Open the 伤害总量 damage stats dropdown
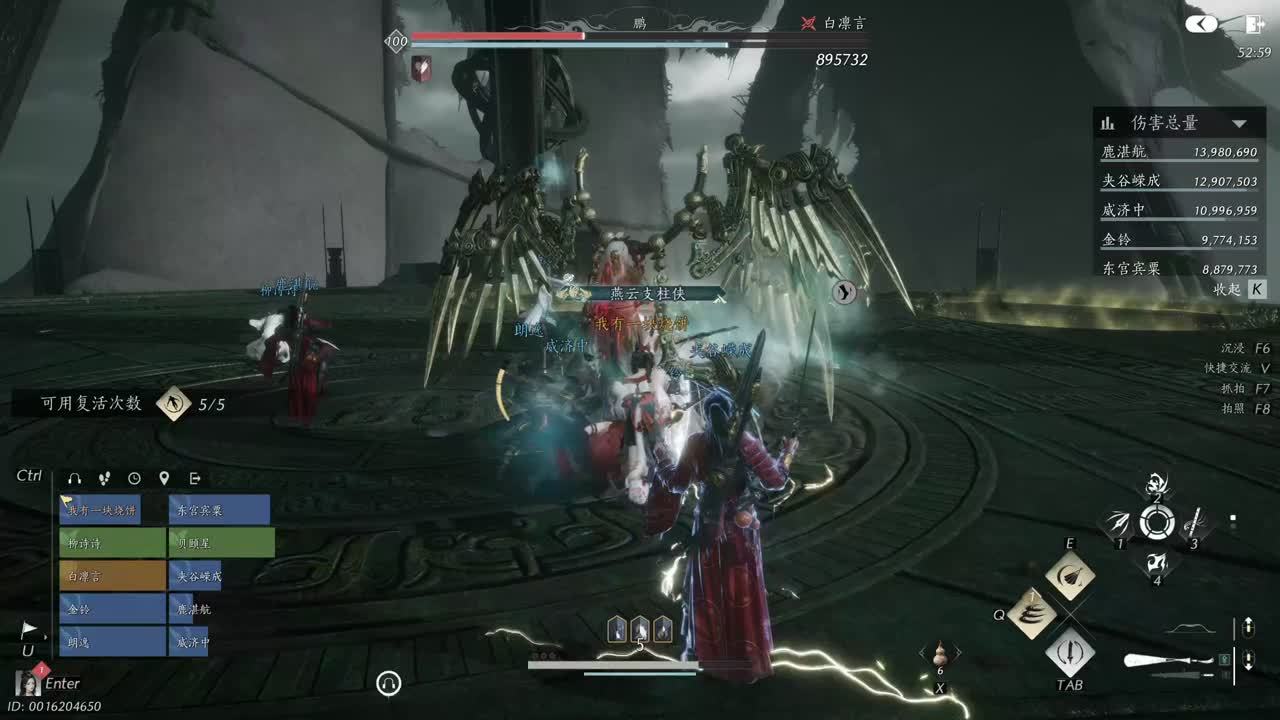Viewport: 1280px width, 720px height. 1240,124
